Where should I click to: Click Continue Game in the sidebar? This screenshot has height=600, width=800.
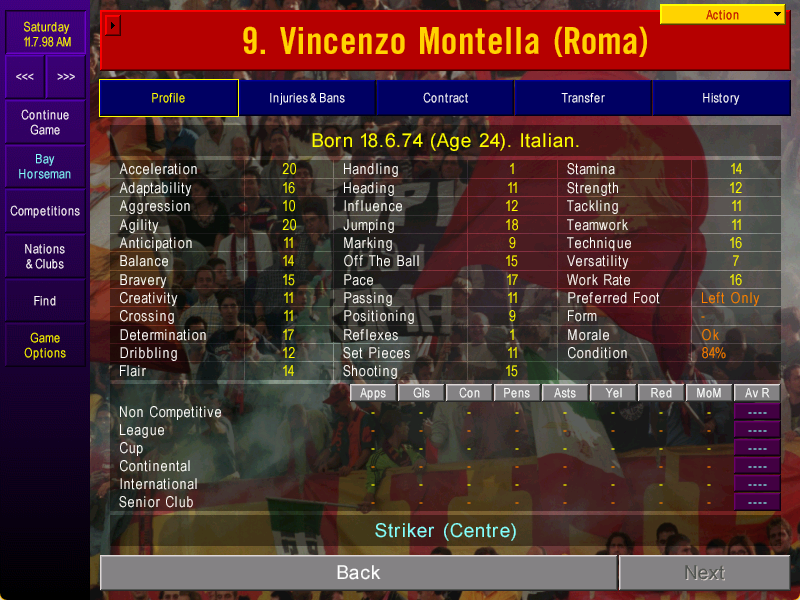pos(45,123)
